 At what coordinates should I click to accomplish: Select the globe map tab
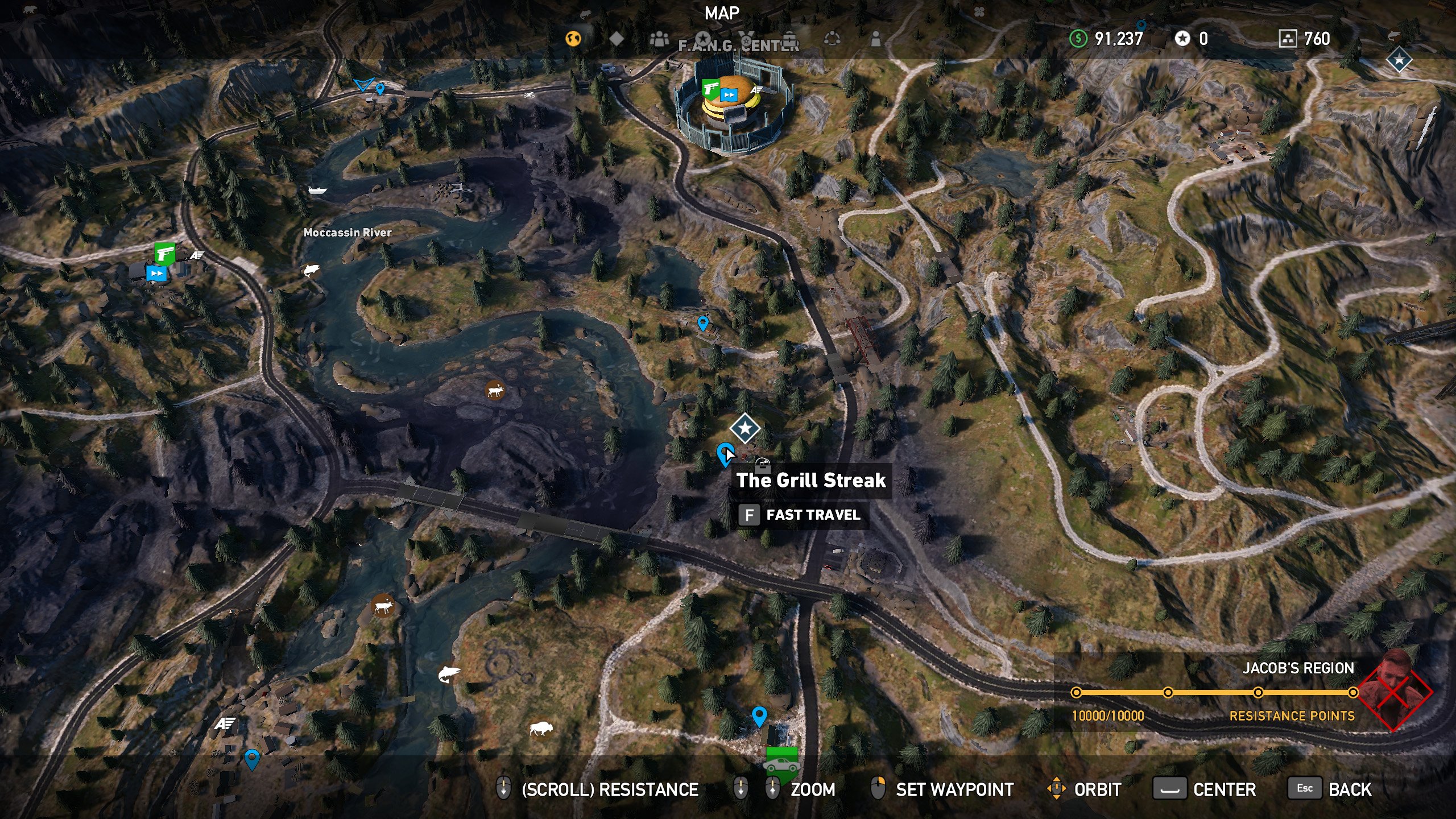click(x=574, y=39)
